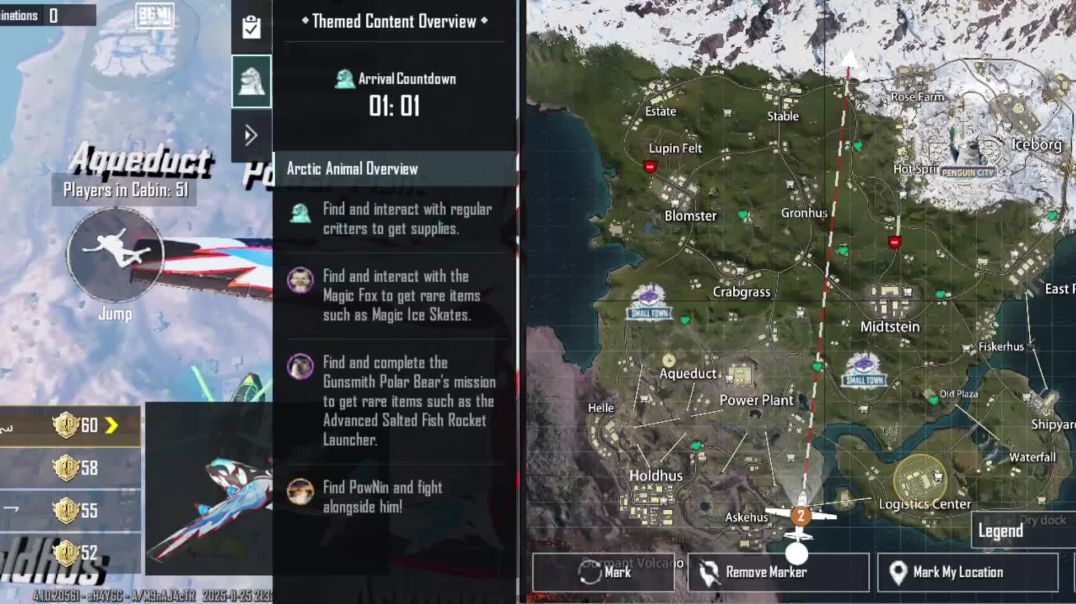Open the clipboard mission tab
Viewport: 1076px width, 604px height.
click(251, 27)
